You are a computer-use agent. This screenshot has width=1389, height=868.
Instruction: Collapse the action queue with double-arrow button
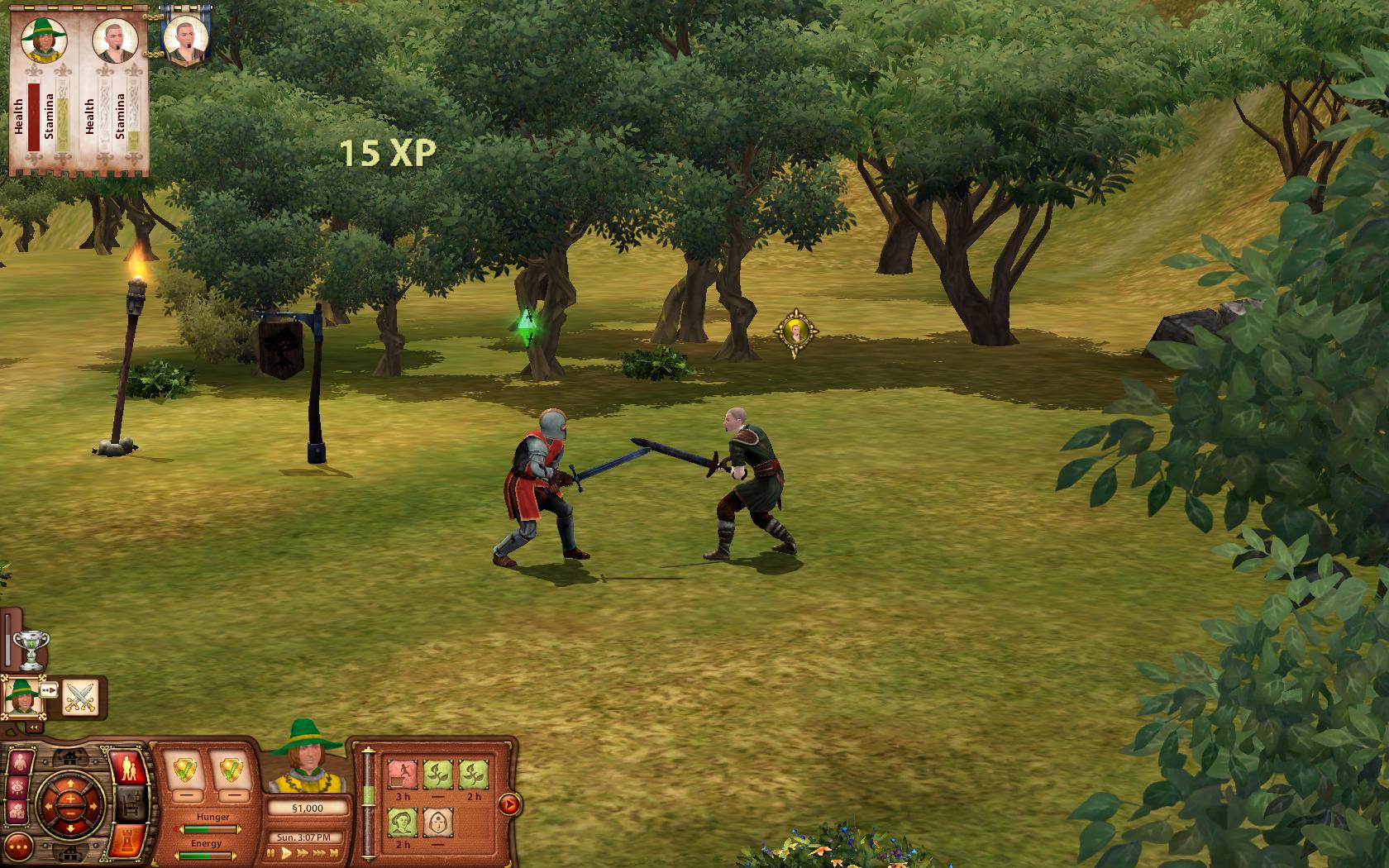click(x=33, y=727)
